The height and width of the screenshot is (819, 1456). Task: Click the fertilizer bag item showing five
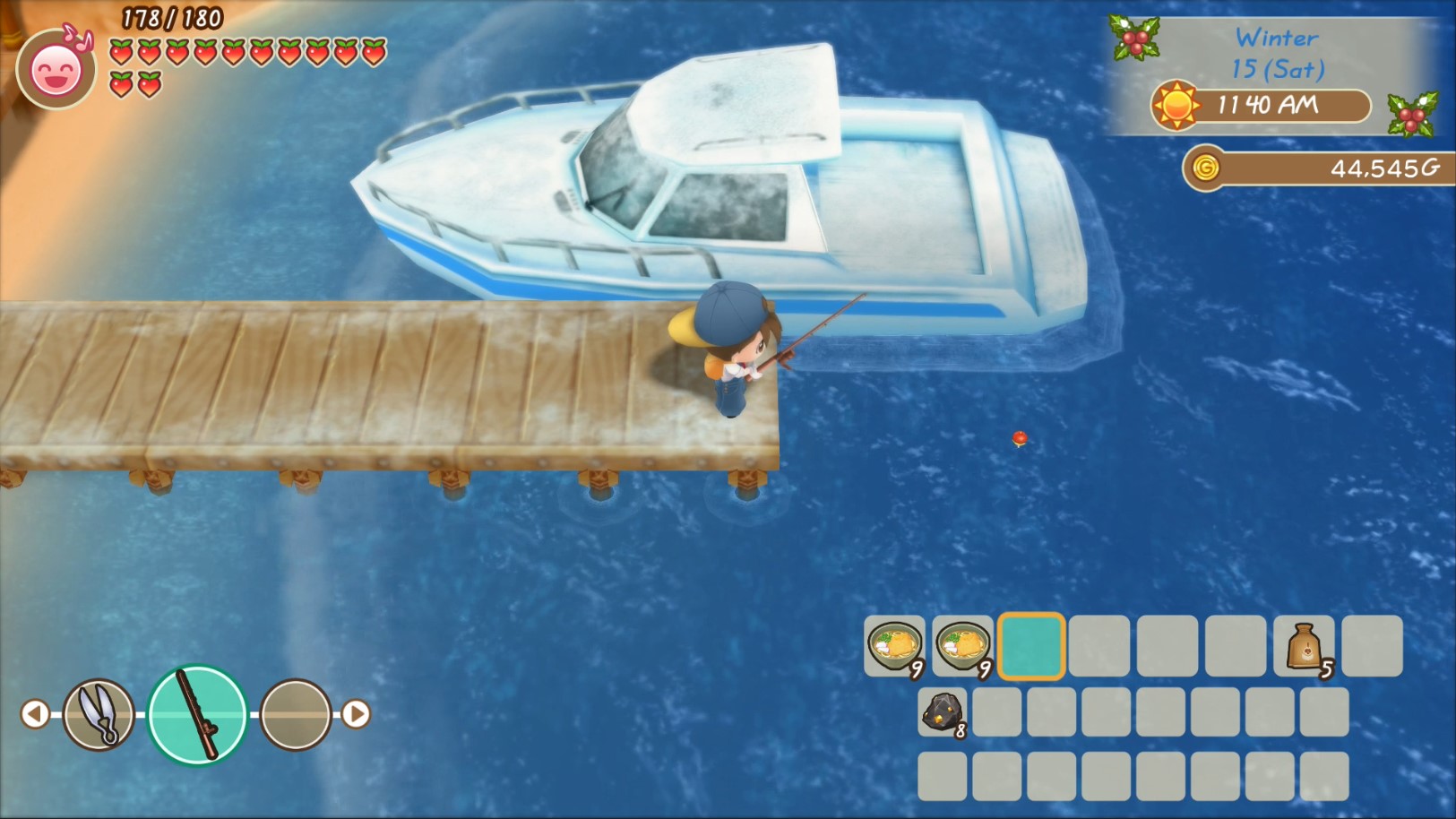point(1302,647)
